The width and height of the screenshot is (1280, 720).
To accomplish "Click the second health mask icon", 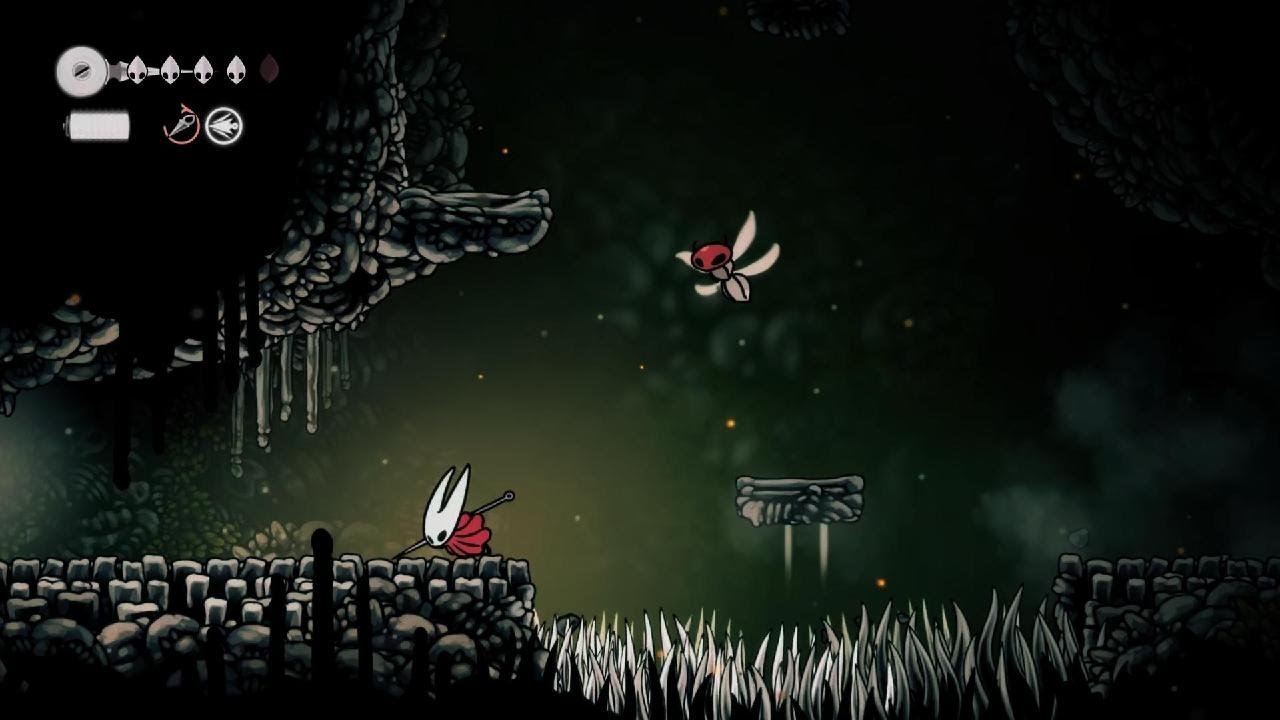I will click(170, 70).
